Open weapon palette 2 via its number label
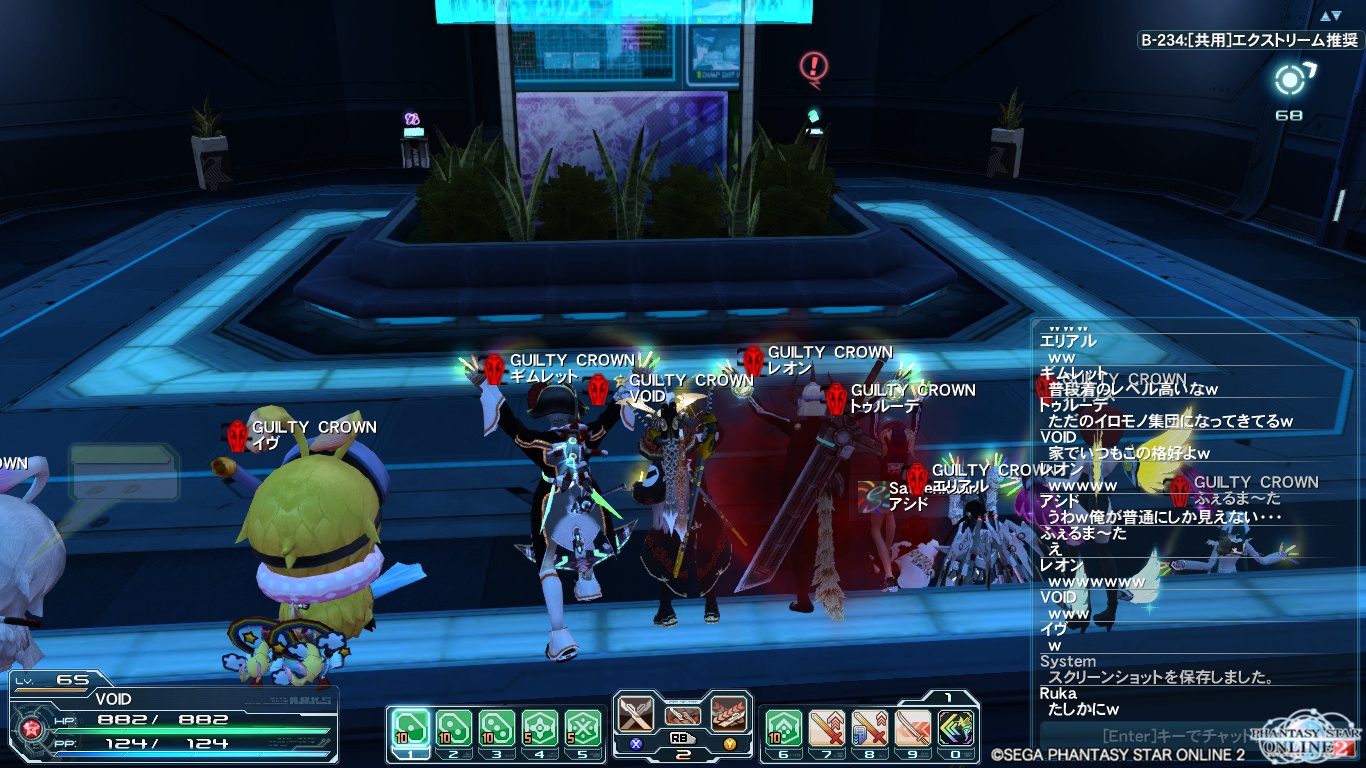The height and width of the screenshot is (768, 1366). click(683, 757)
